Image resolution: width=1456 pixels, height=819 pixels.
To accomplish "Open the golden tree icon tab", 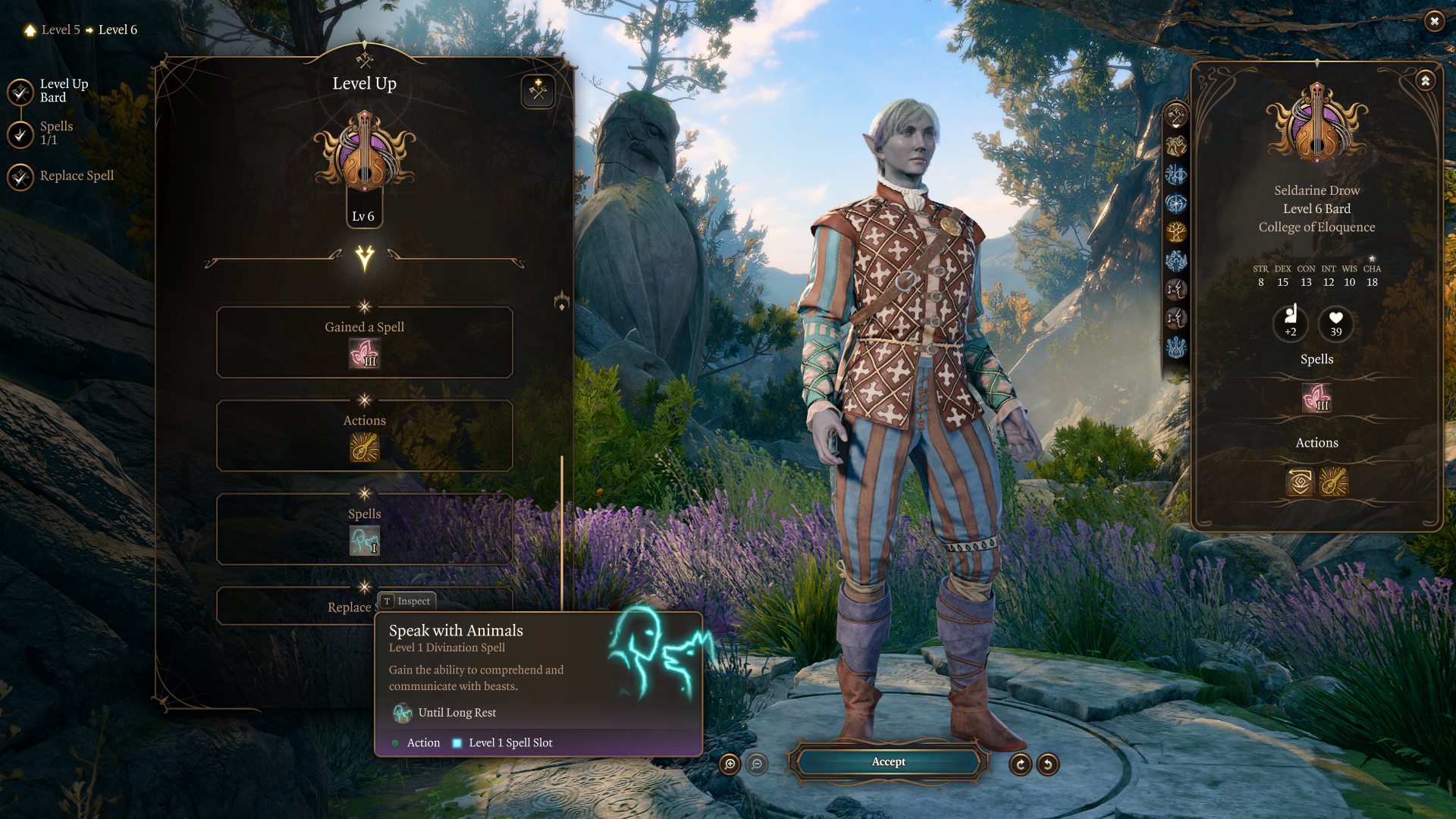I will (1176, 232).
